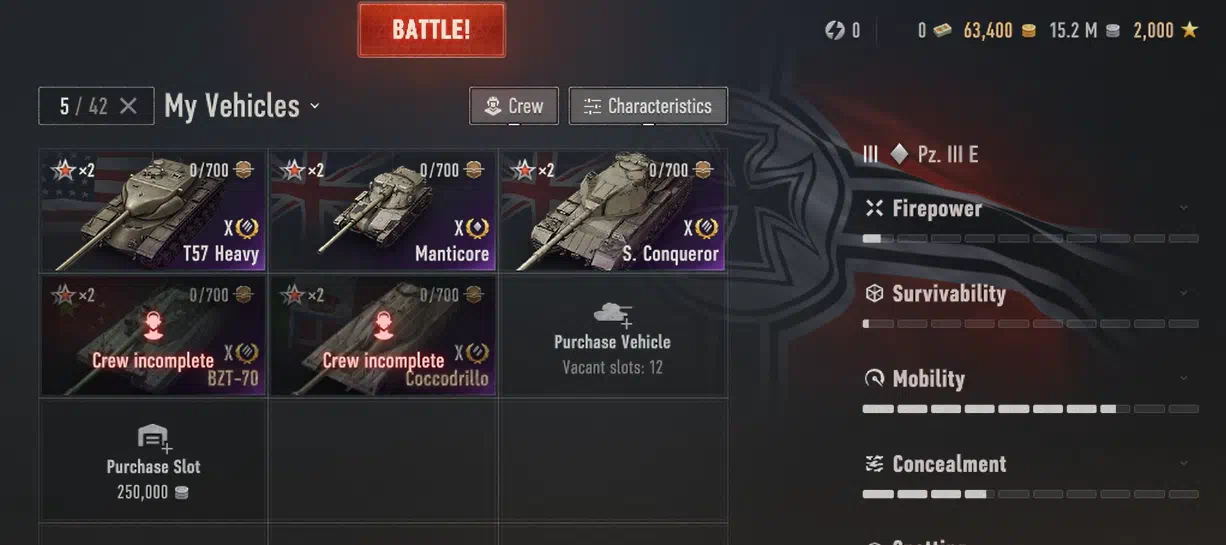Choose the Coccodrillo tank card
Image resolution: width=1226 pixels, height=545 pixels.
click(383, 335)
